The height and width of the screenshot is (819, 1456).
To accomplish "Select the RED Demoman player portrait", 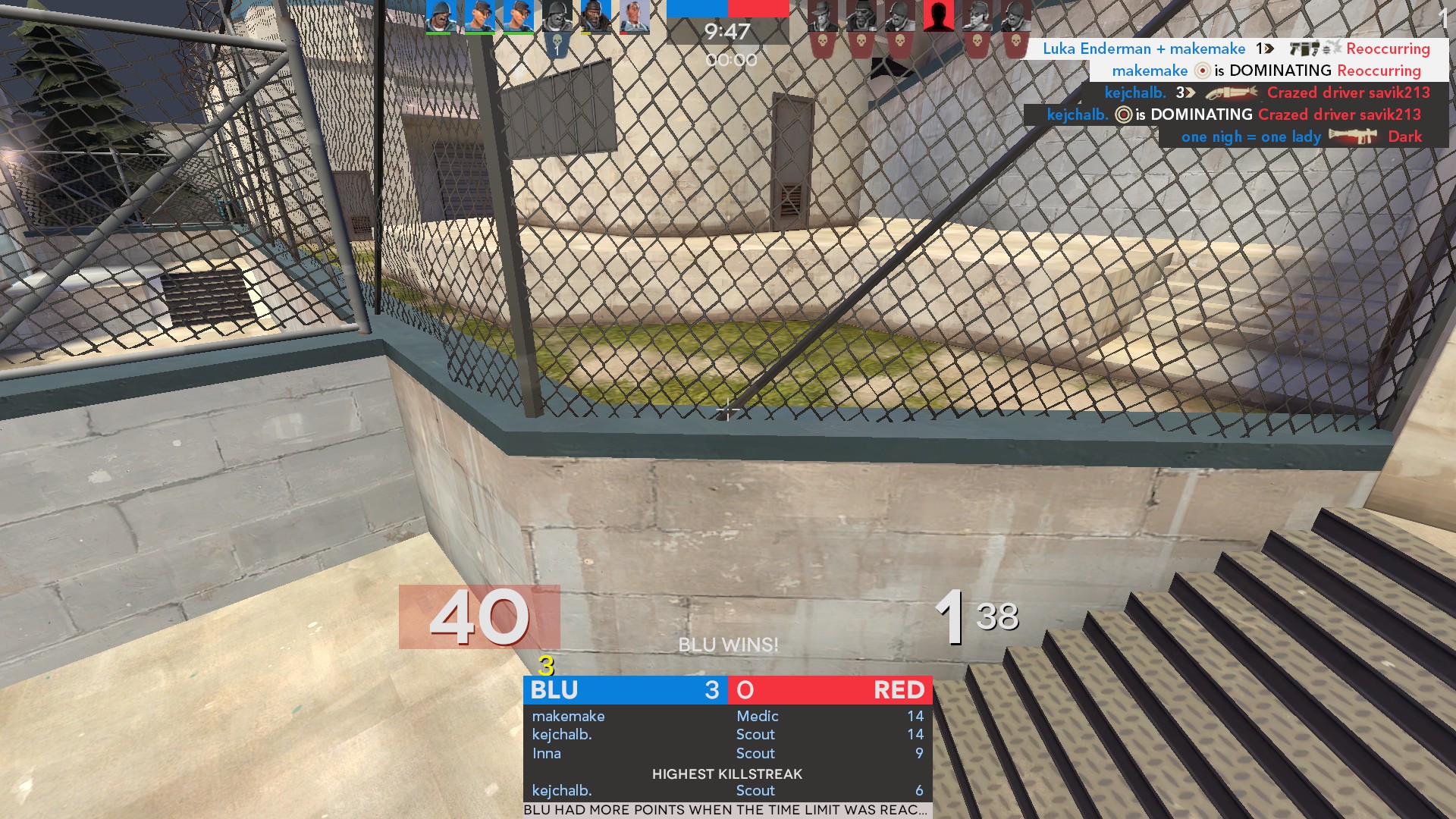I will click(x=861, y=17).
